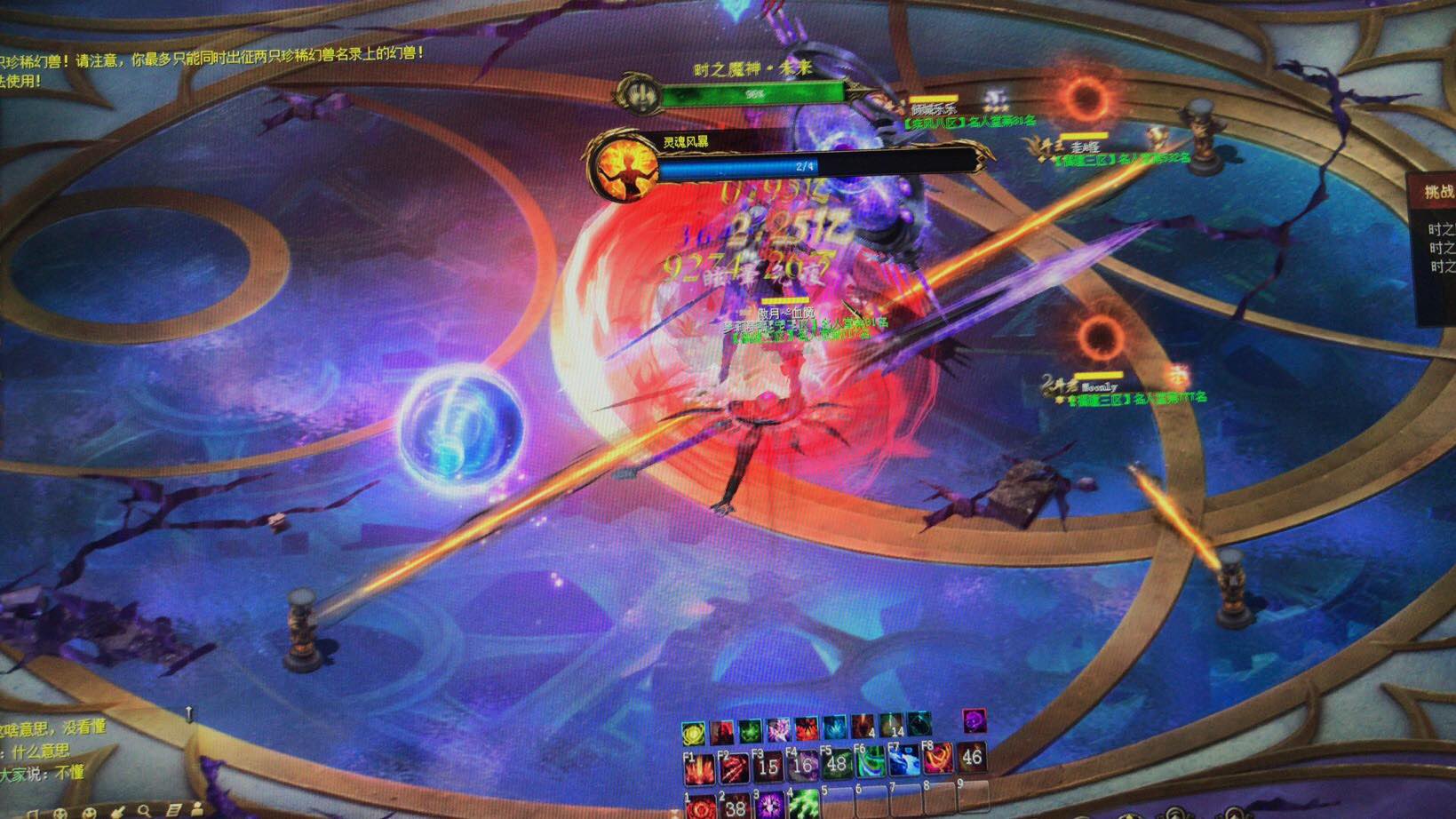Screen dimensions: 1456x819
Task: Activate the F3 skill showing 15 charges
Action: coord(769,767)
